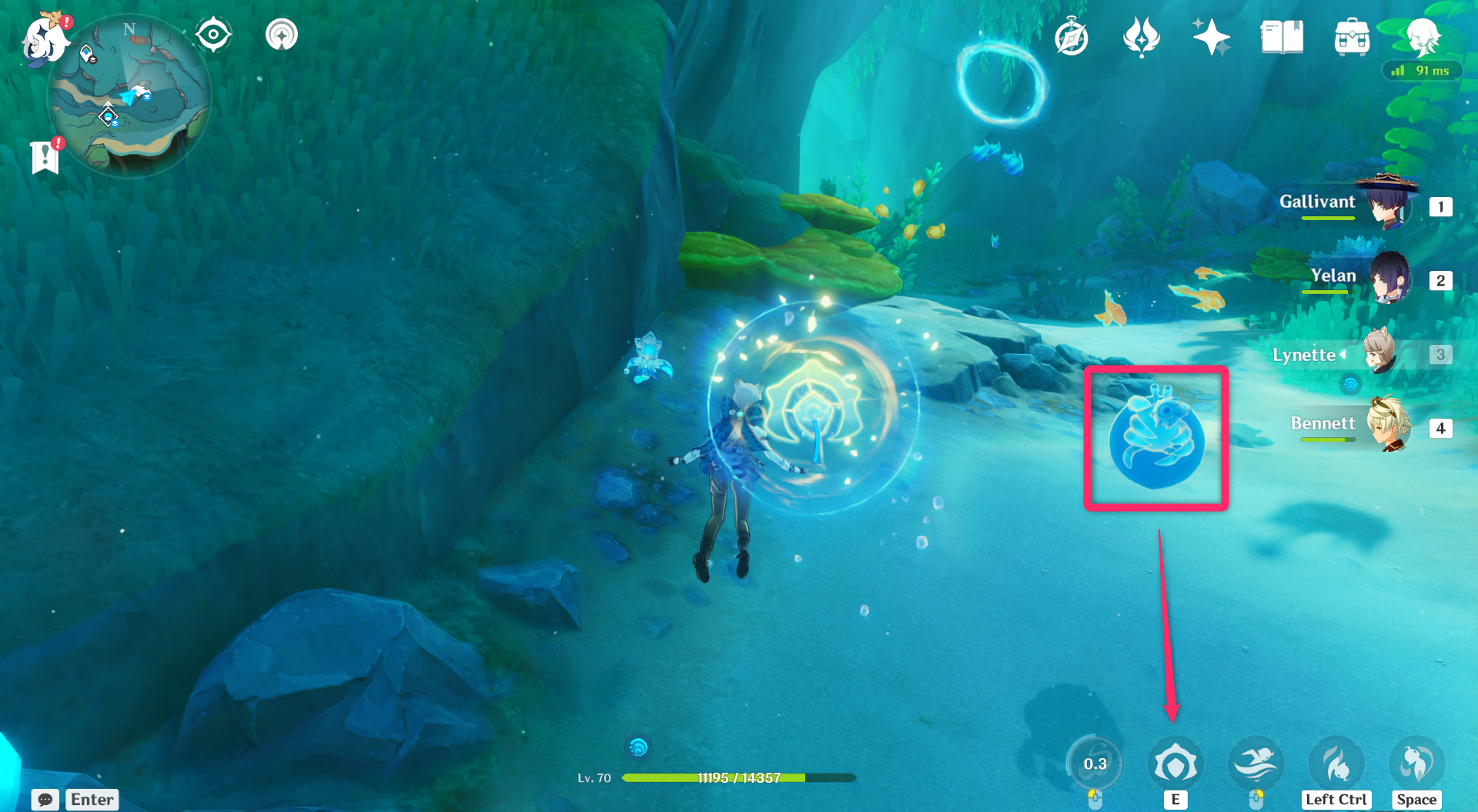
Task: Click the swimming stroke skill icon
Action: (x=1256, y=762)
